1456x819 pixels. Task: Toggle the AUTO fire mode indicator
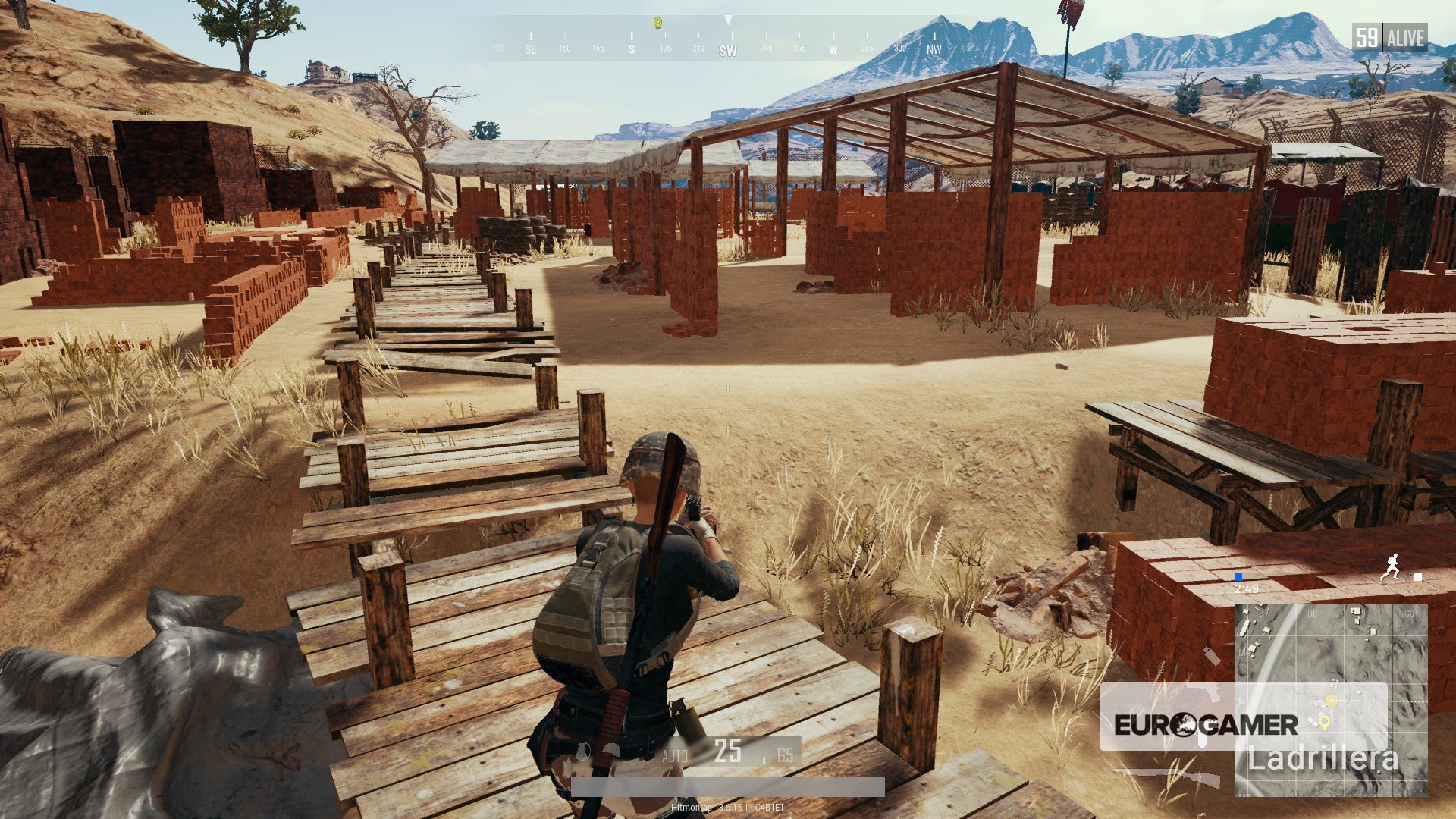click(x=676, y=754)
